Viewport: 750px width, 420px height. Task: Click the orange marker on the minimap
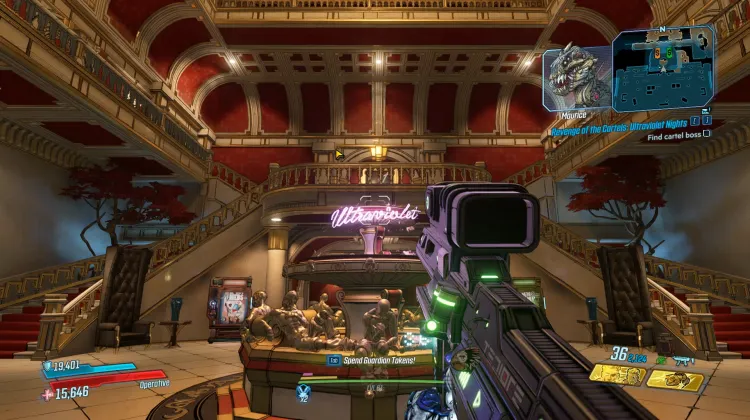(657, 52)
